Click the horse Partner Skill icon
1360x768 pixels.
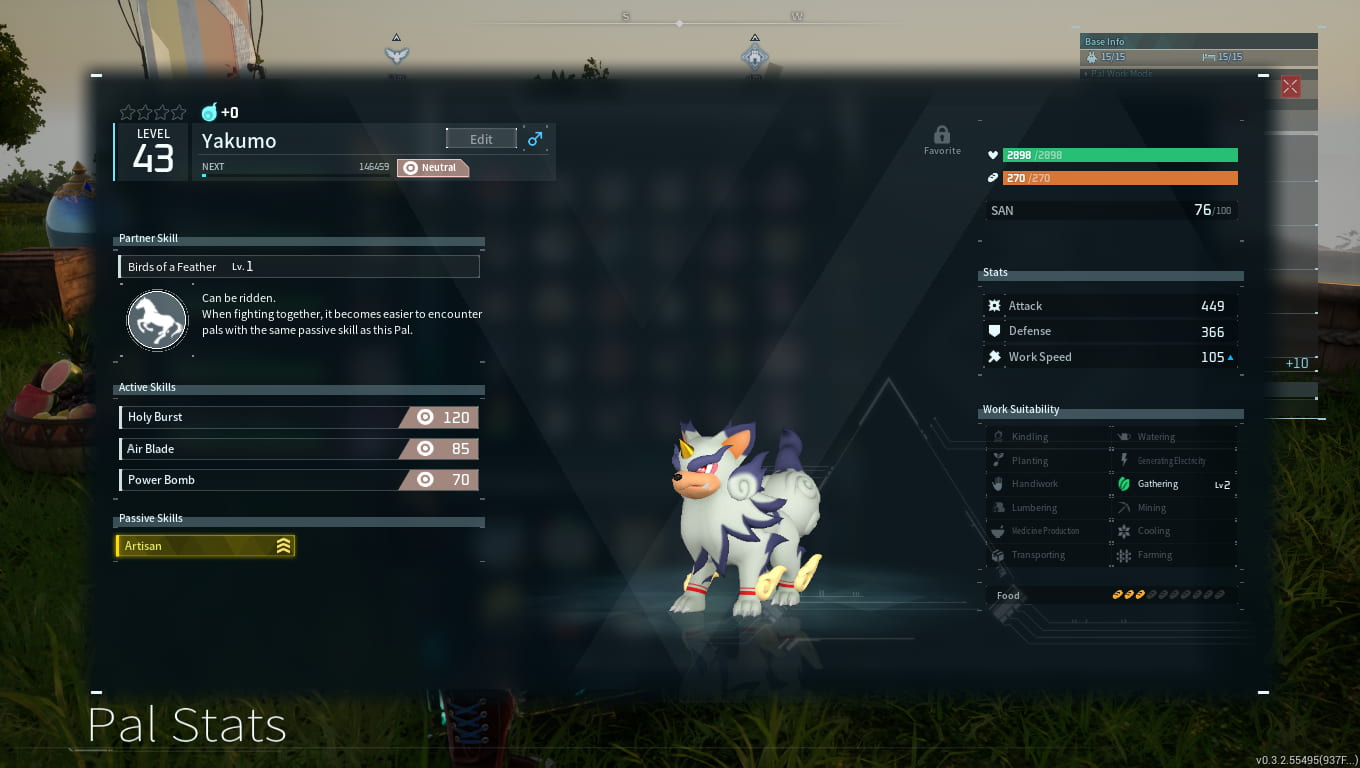157,320
